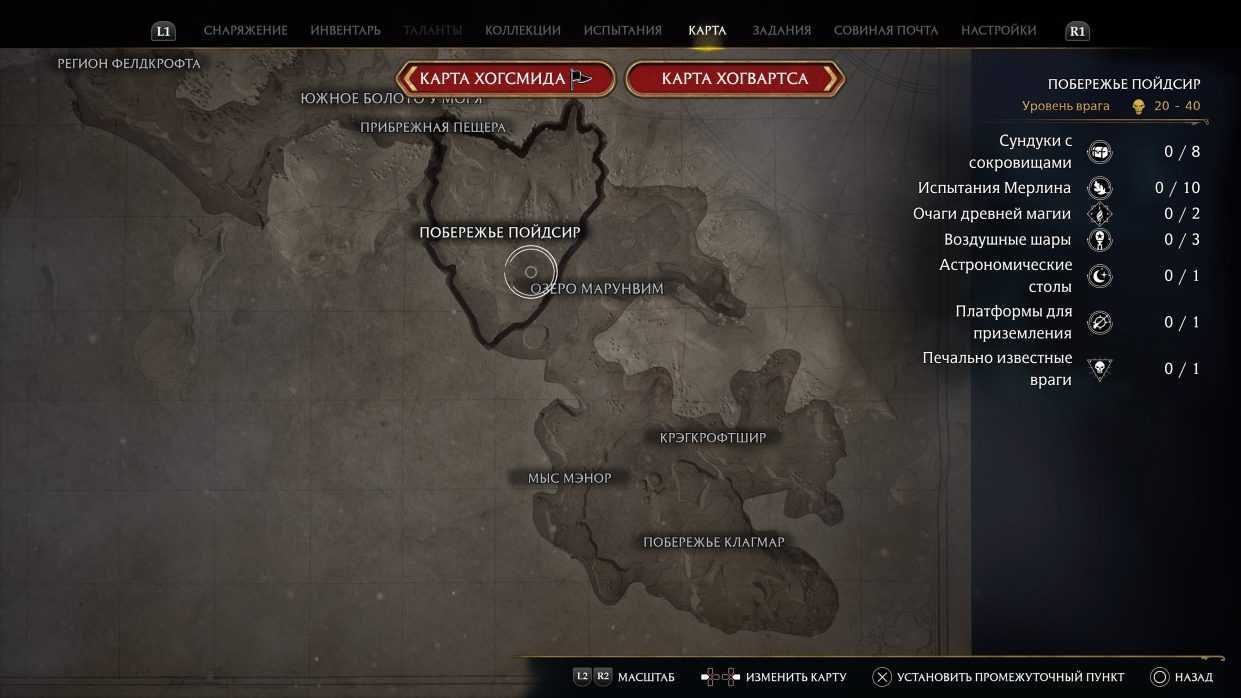
Task: Select the Мыс Мэнор region label
Action: pyautogui.click(x=569, y=478)
